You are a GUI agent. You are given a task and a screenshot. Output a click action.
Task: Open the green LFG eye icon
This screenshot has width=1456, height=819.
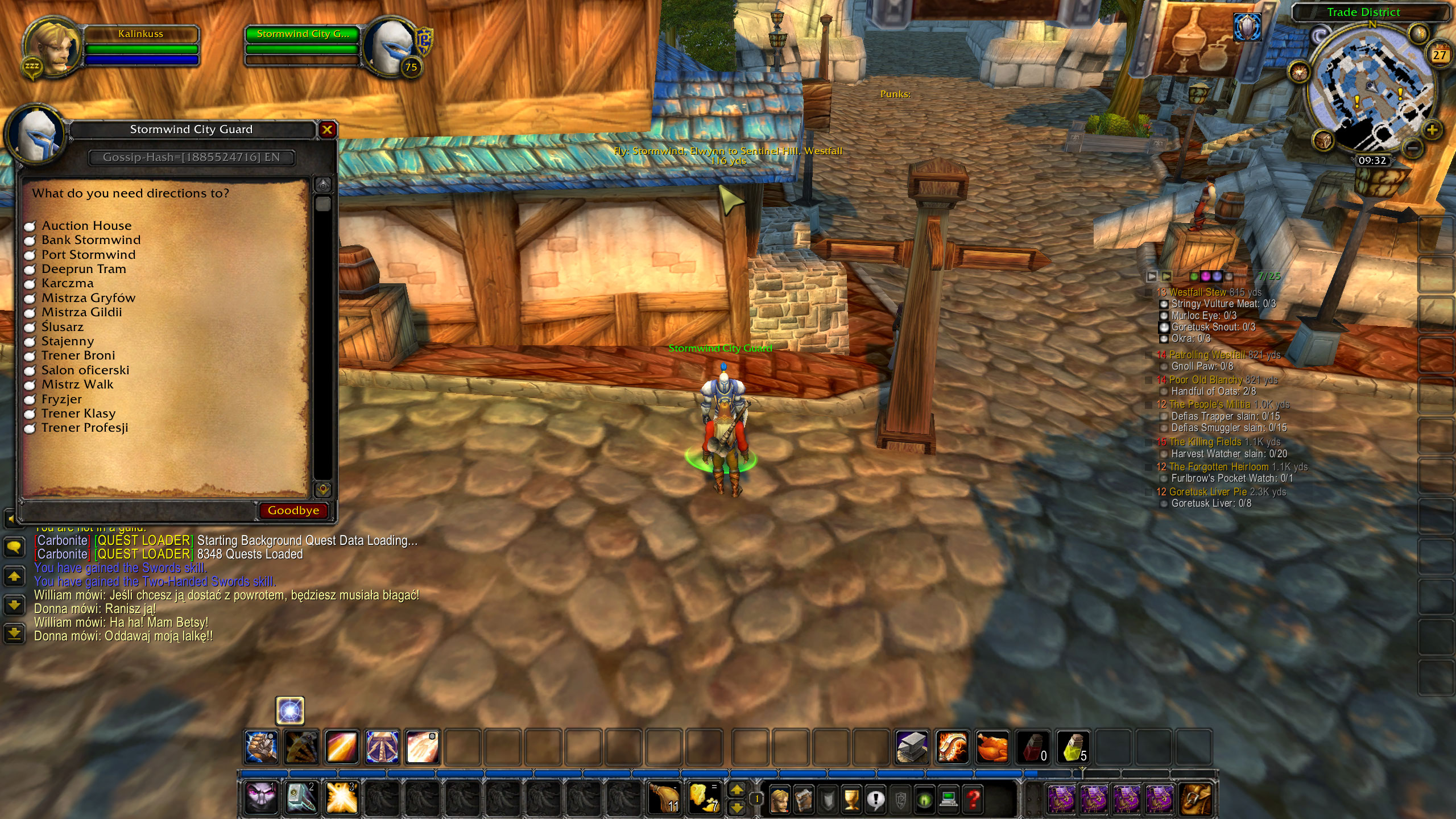tap(925, 801)
